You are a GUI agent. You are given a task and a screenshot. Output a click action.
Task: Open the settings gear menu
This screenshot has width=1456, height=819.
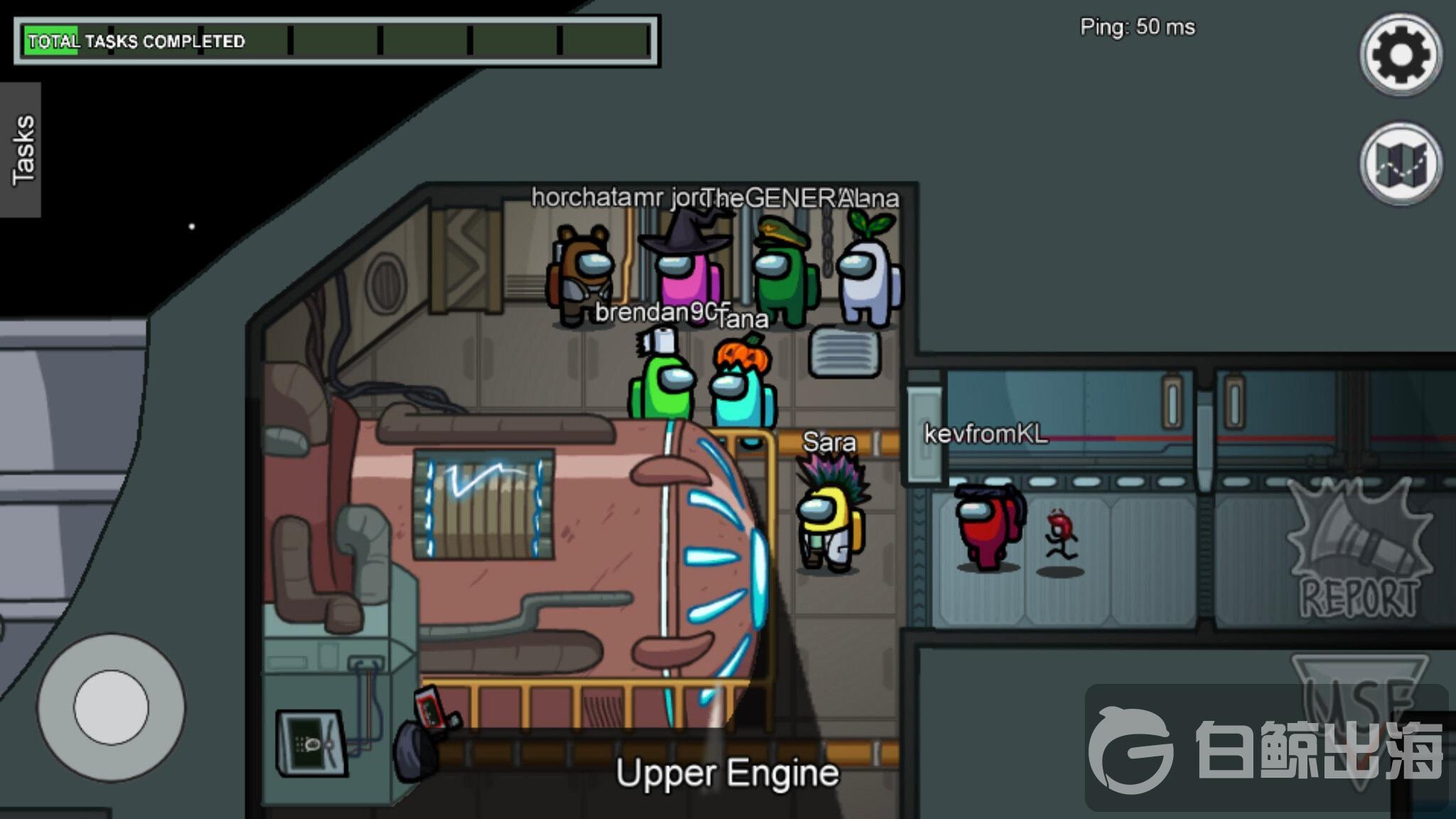click(1401, 55)
